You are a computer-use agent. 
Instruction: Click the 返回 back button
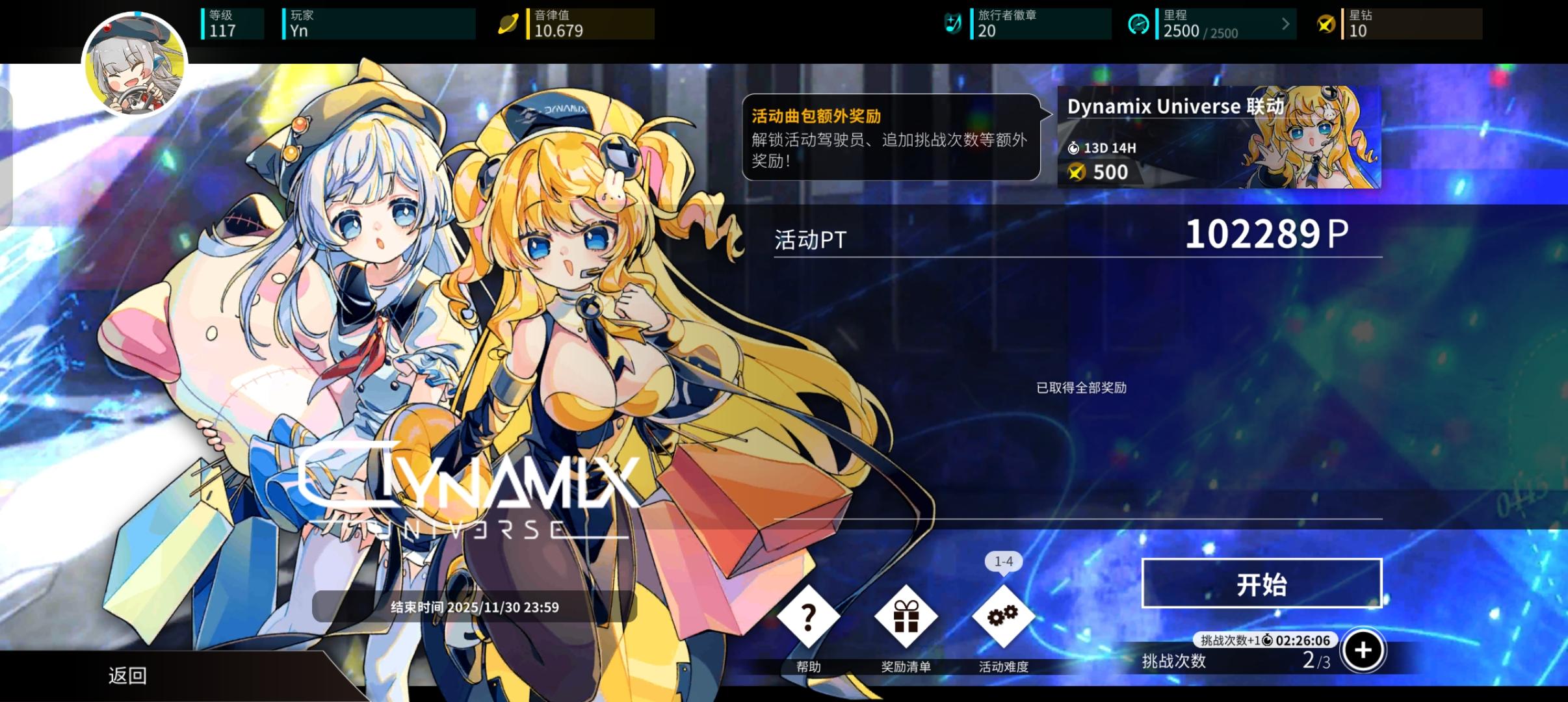[x=127, y=676]
